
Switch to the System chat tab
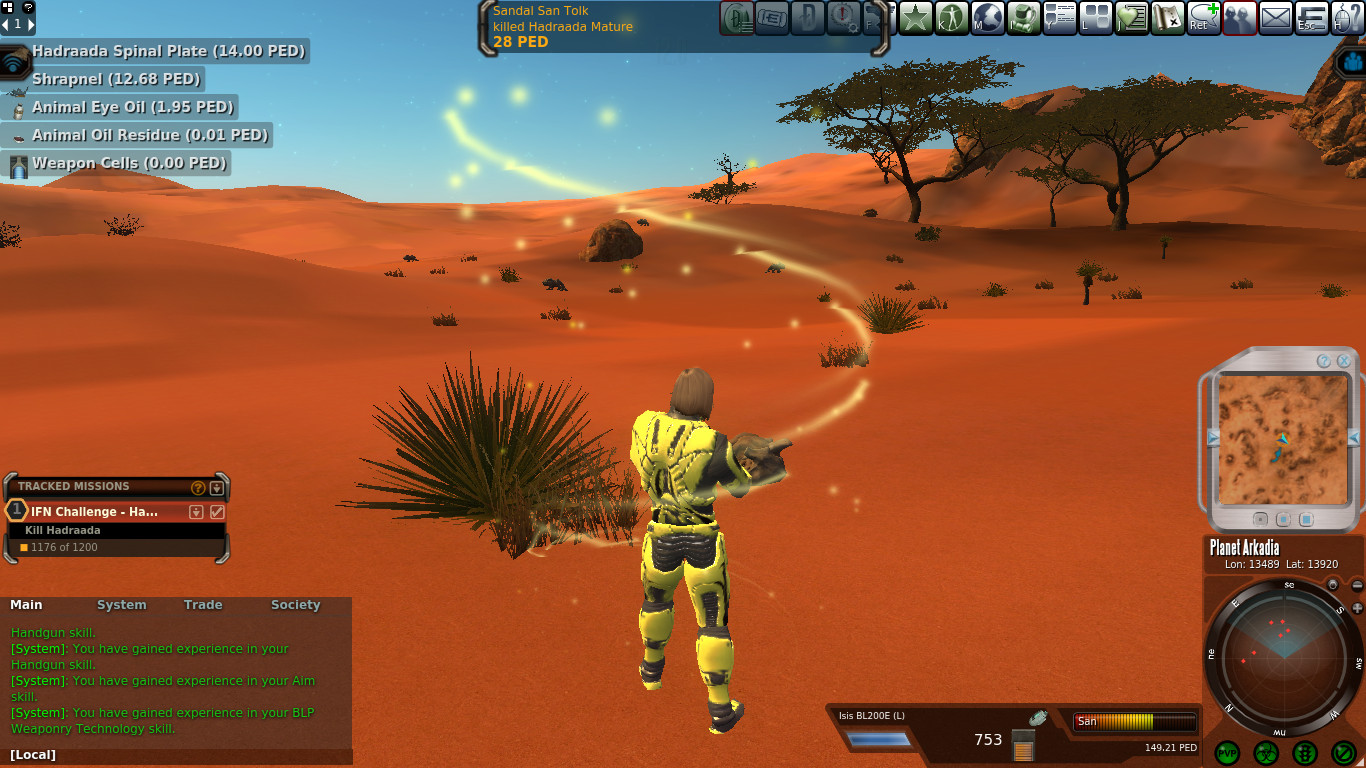point(121,605)
